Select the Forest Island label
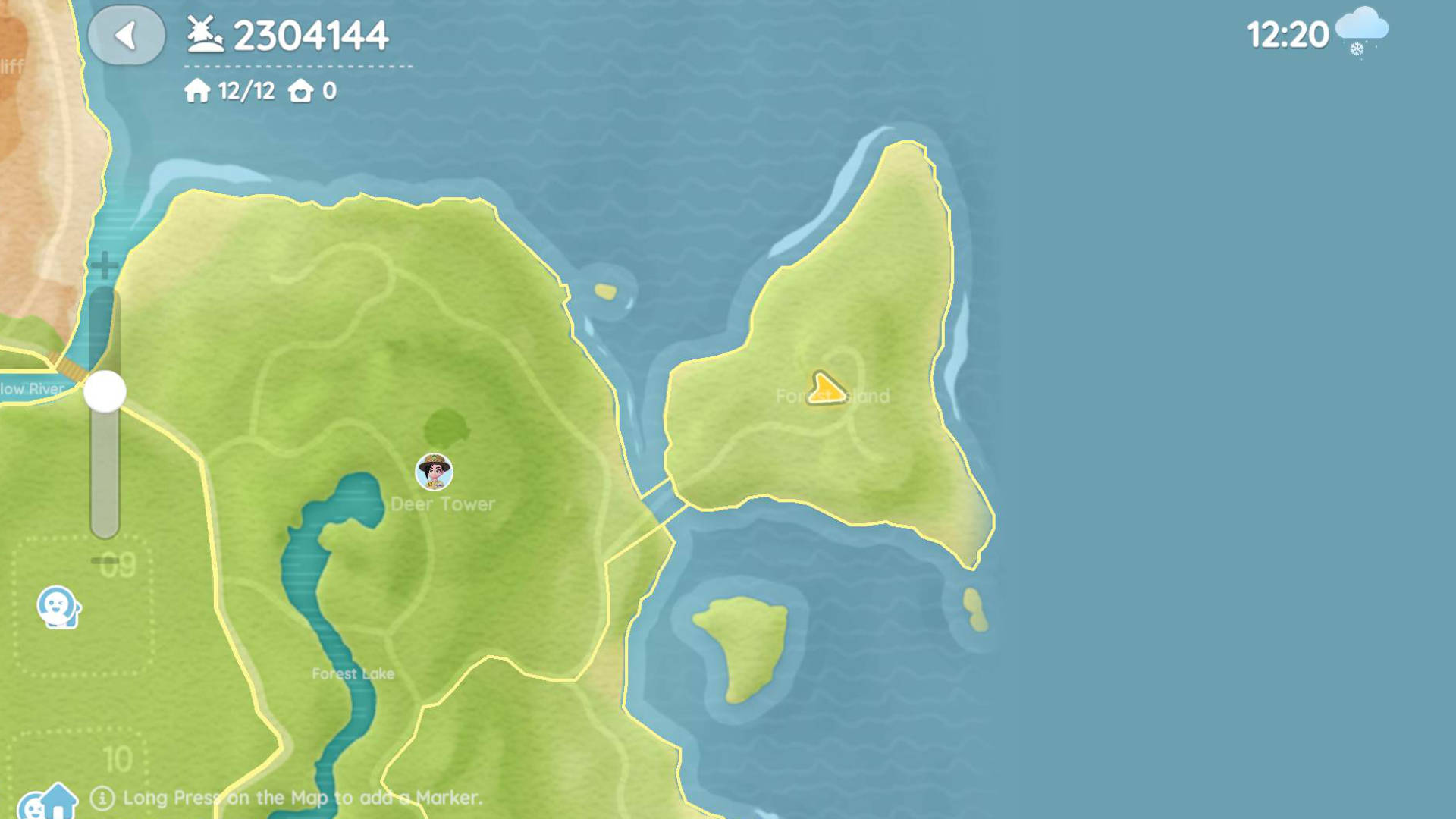This screenshot has width=1456, height=819. (834, 395)
